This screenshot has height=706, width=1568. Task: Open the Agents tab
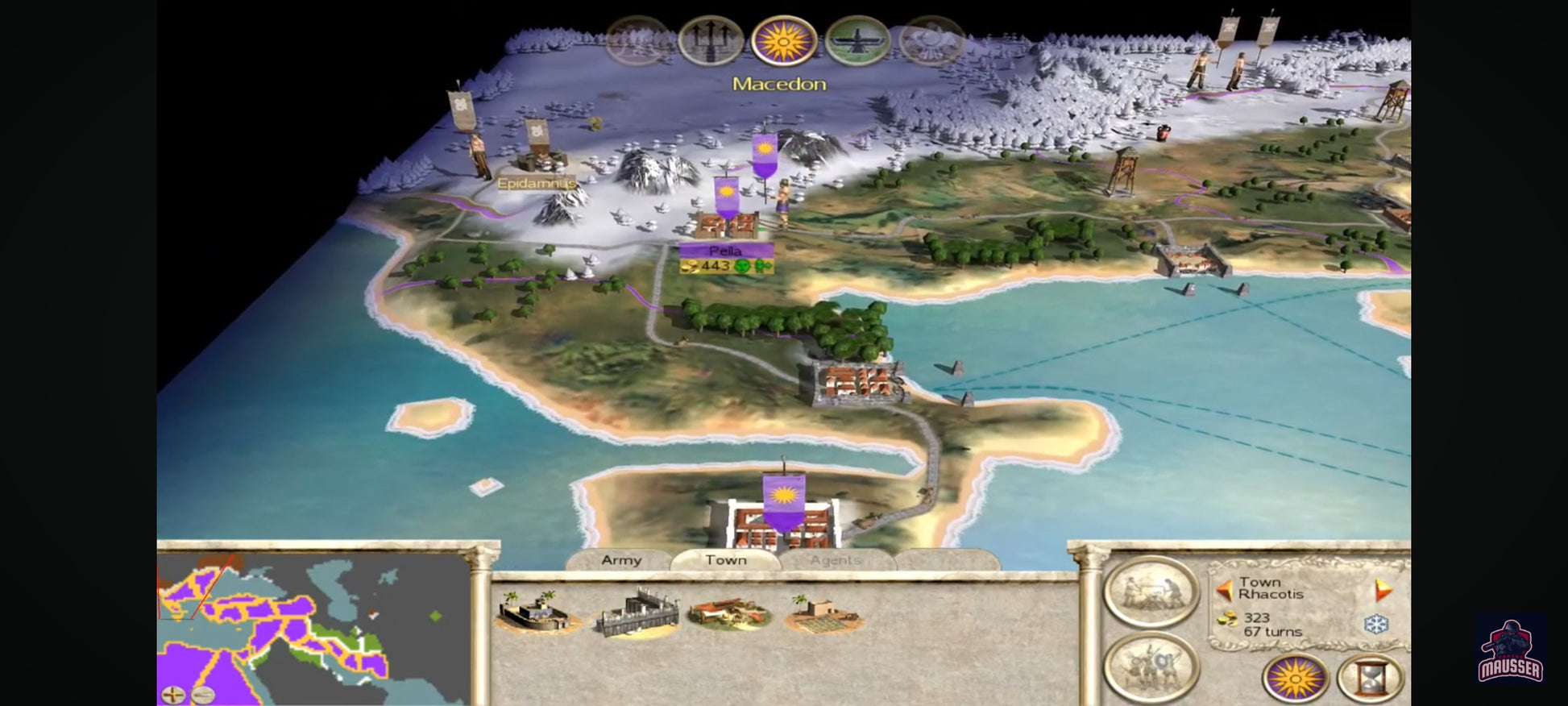point(836,560)
